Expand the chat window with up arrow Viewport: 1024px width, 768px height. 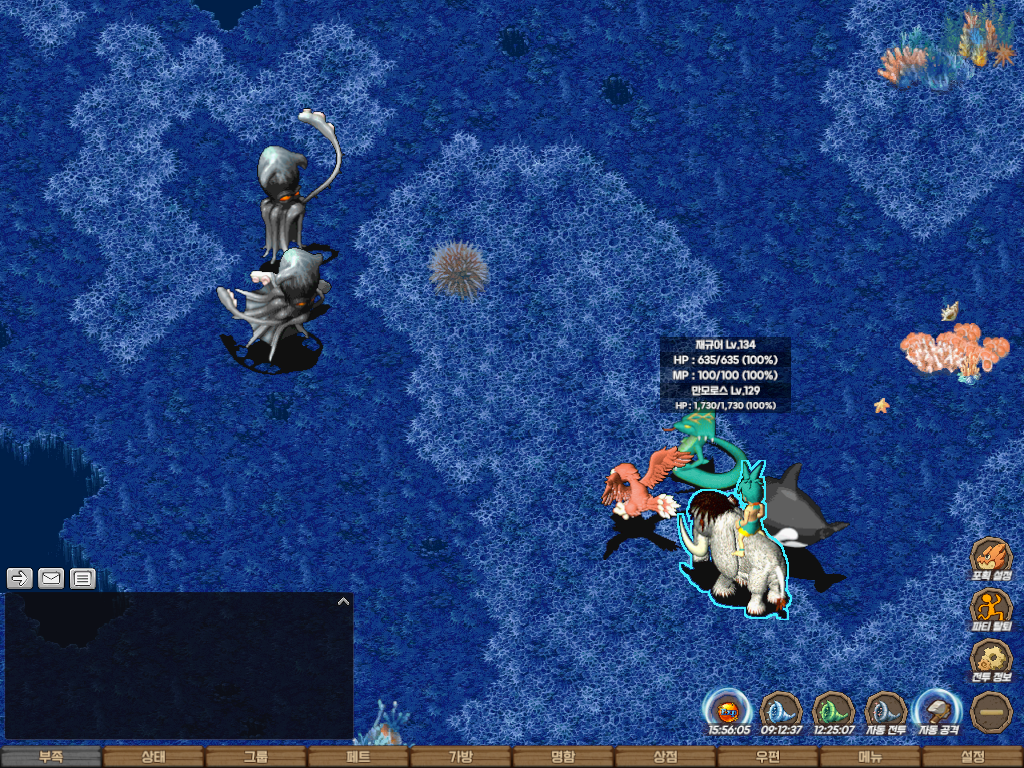(x=343, y=602)
